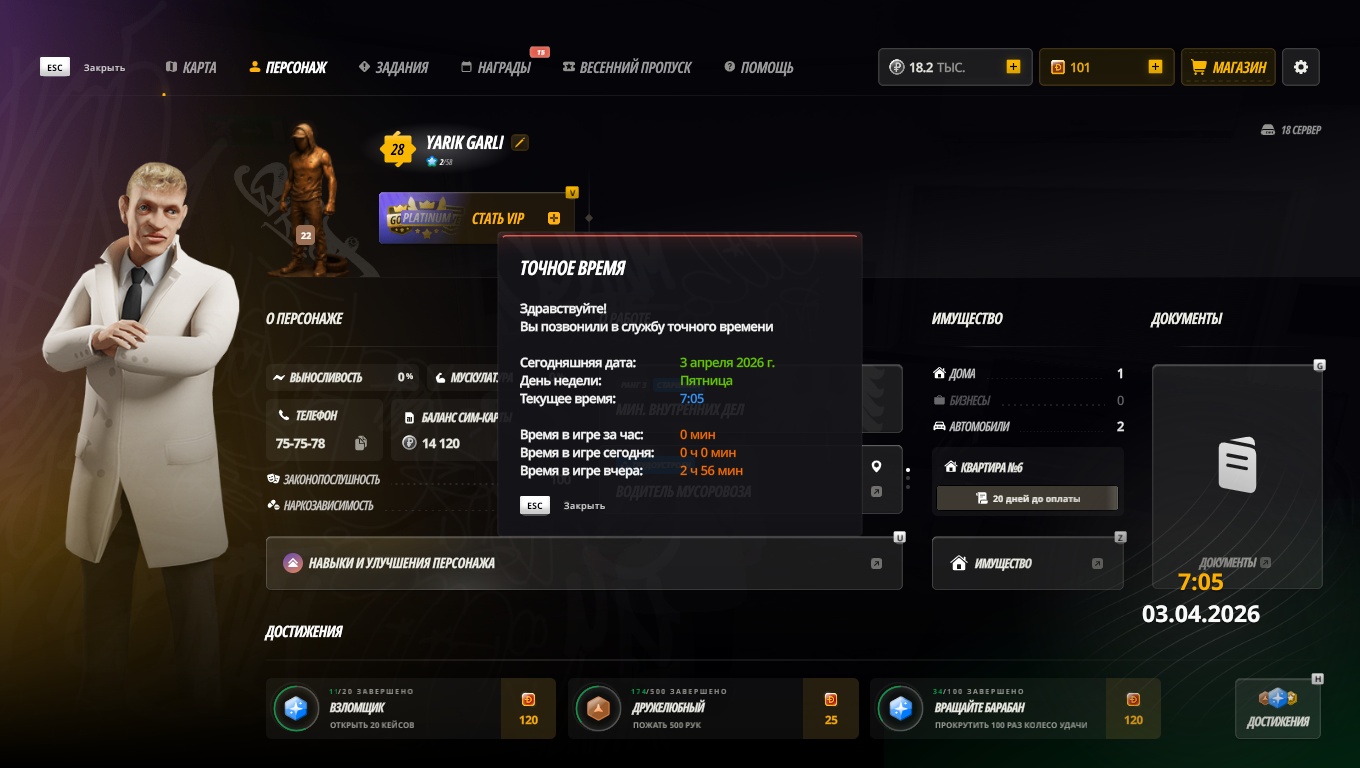Viewport: 1360px width, 768px height.
Task: Open Навыки и улучшения персонажа
Action: pyautogui.click(x=584, y=563)
